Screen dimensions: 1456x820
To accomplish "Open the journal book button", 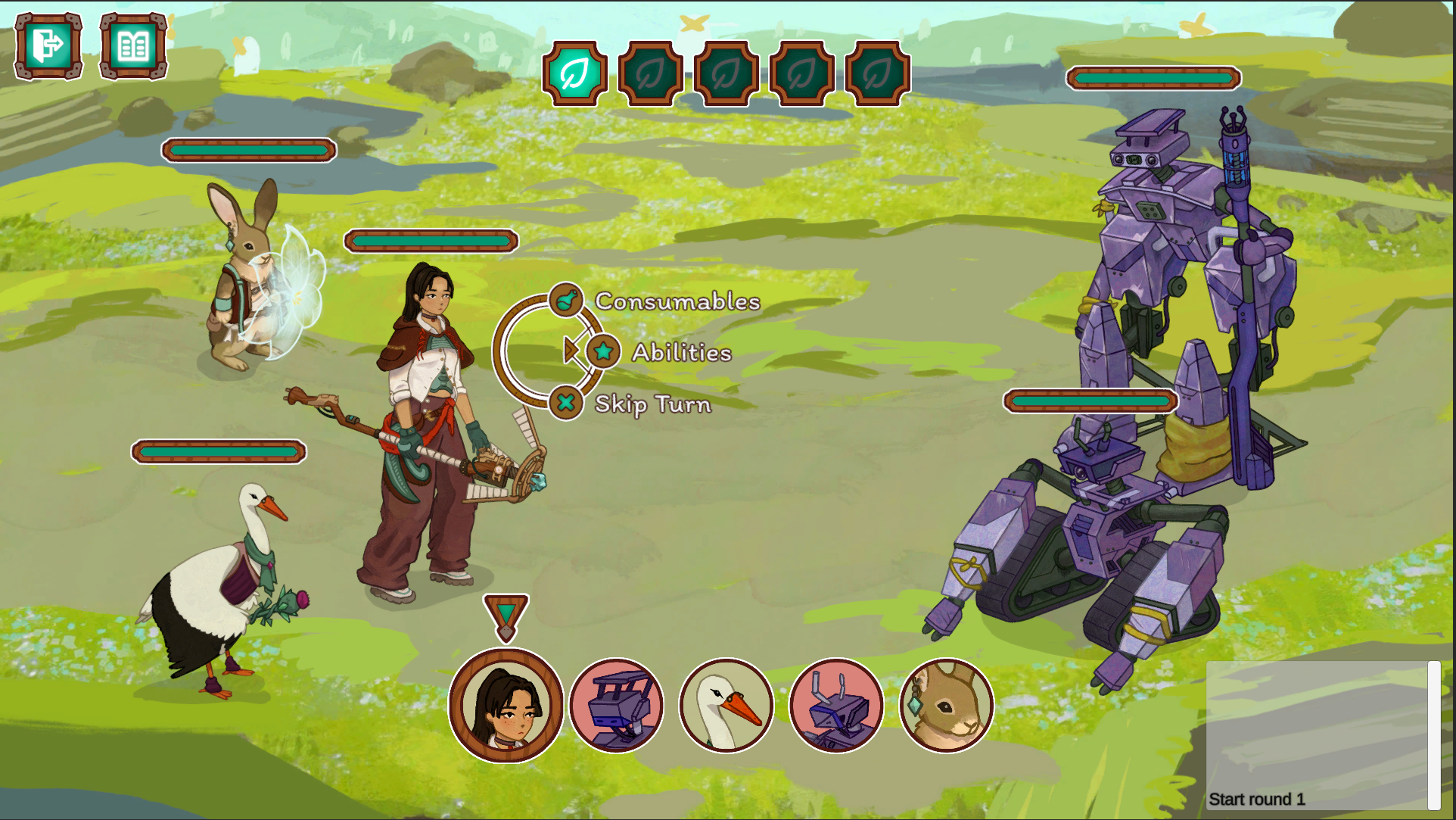I will pyautogui.click(x=133, y=46).
